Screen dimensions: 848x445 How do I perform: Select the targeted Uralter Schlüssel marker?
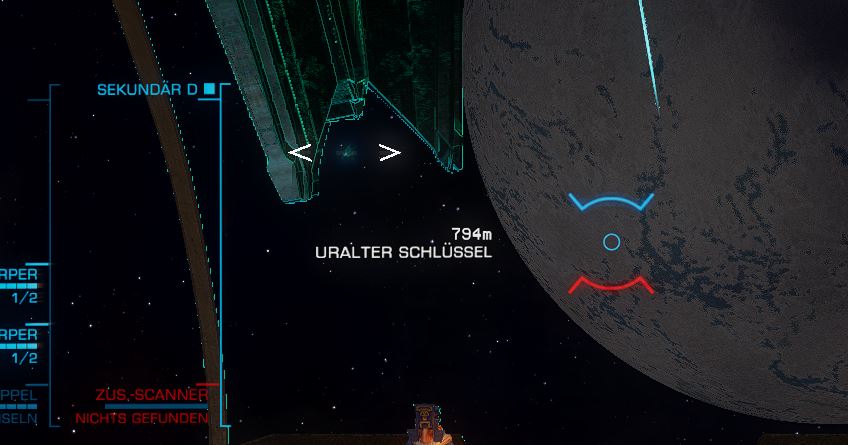[346, 152]
